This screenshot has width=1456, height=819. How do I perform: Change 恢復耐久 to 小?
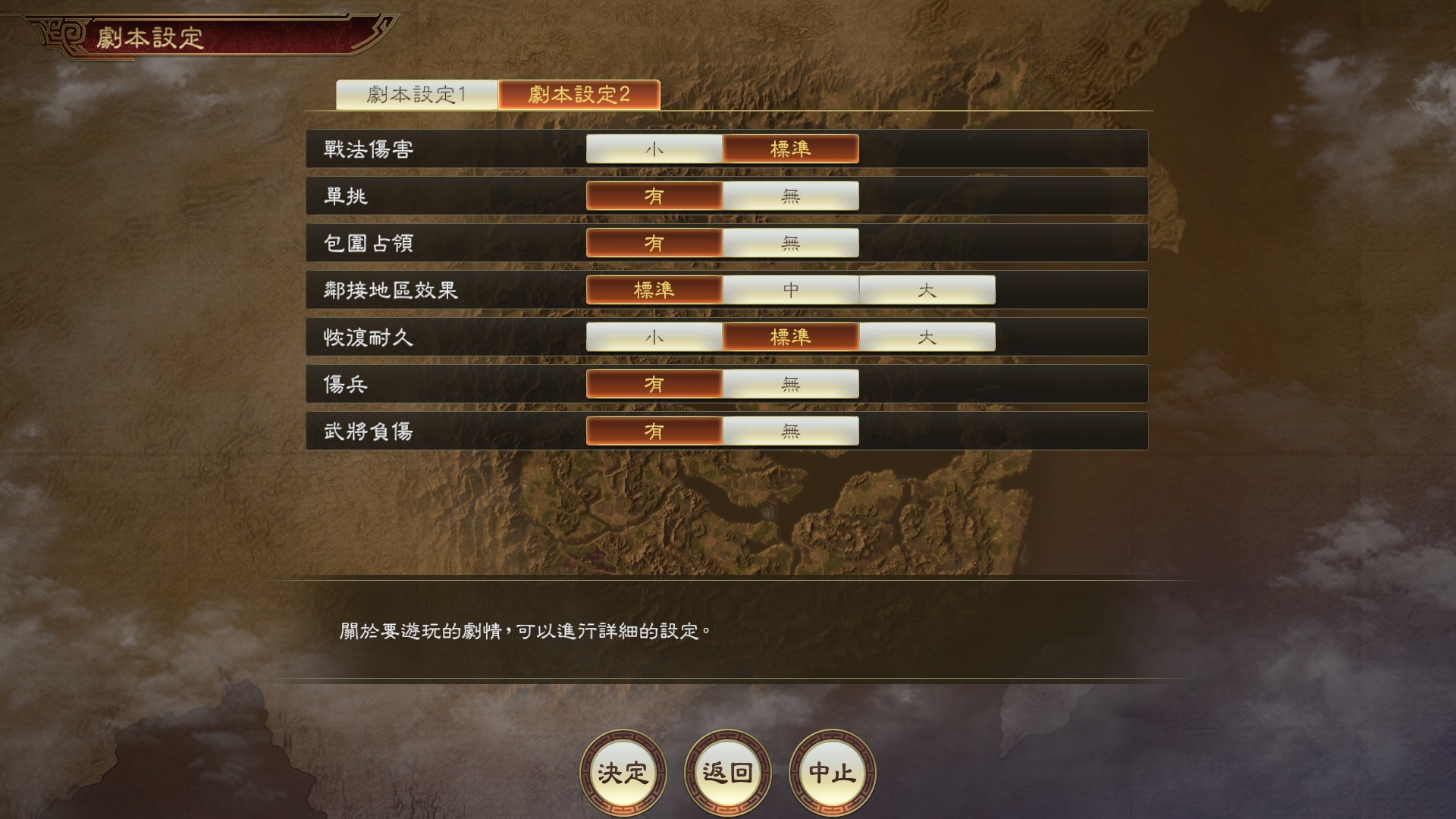pyautogui.click(x=653, y=337)
